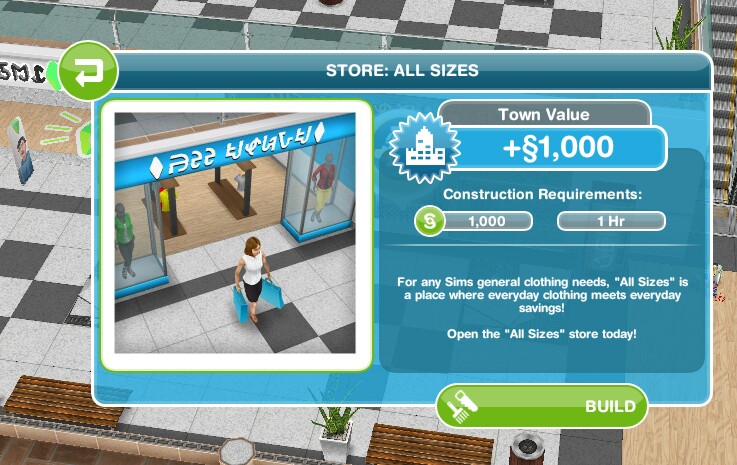
Task: Build the All Sizes store
Action: pos(542,406)
